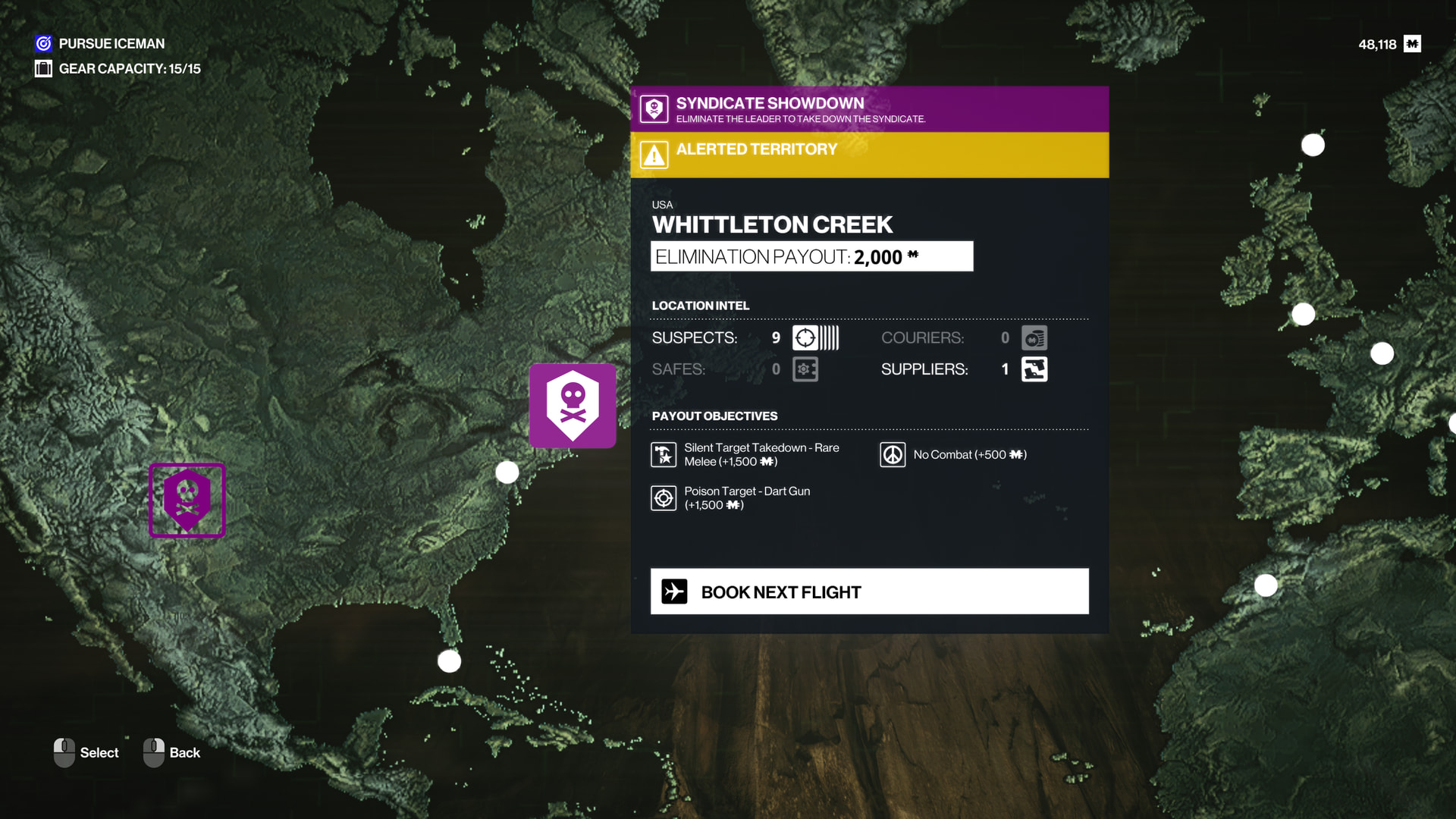1456x819 pixels.
Task: Pick the white dot just below Whittleton Creek marker
Action: point(507,472)
